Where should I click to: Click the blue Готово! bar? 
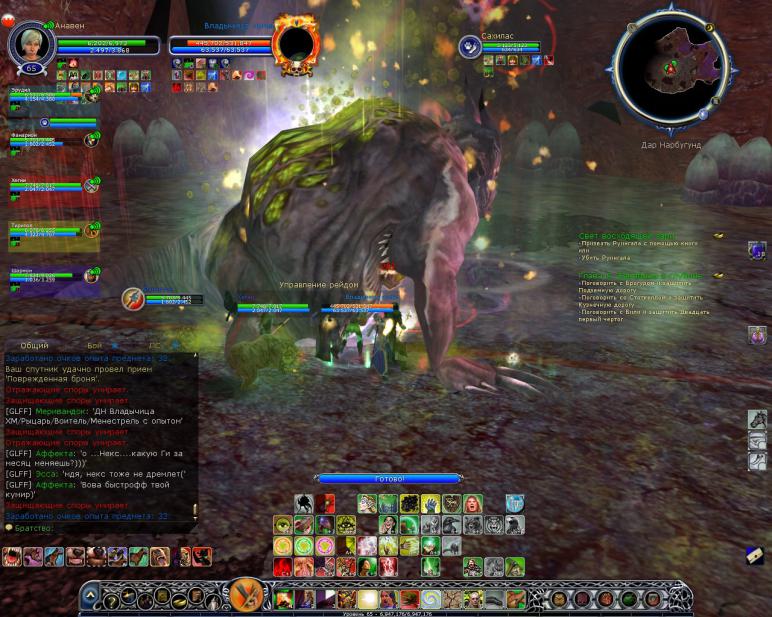click(x=389, y=479)
